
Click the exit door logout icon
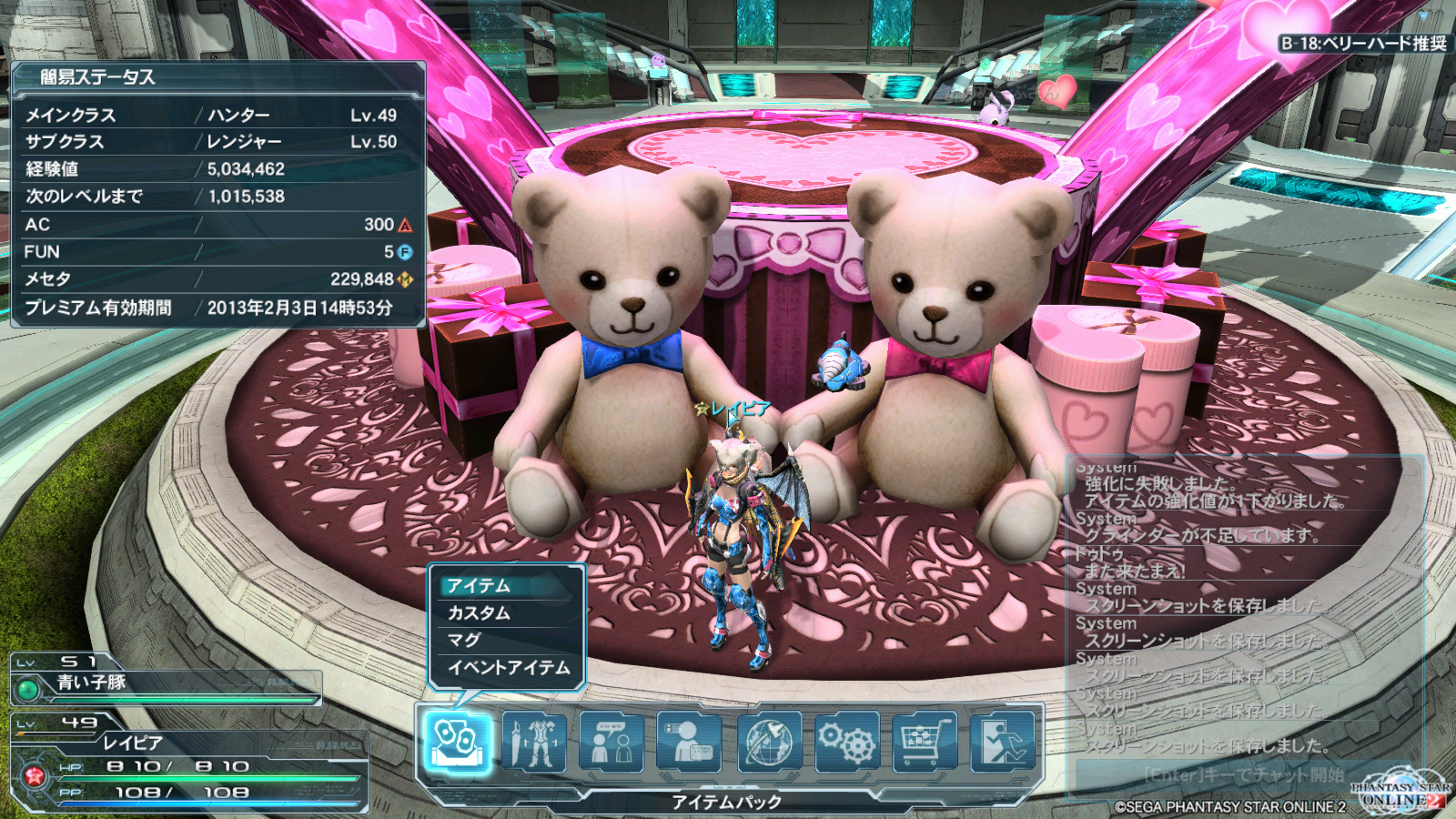[x=1002, y=743]
